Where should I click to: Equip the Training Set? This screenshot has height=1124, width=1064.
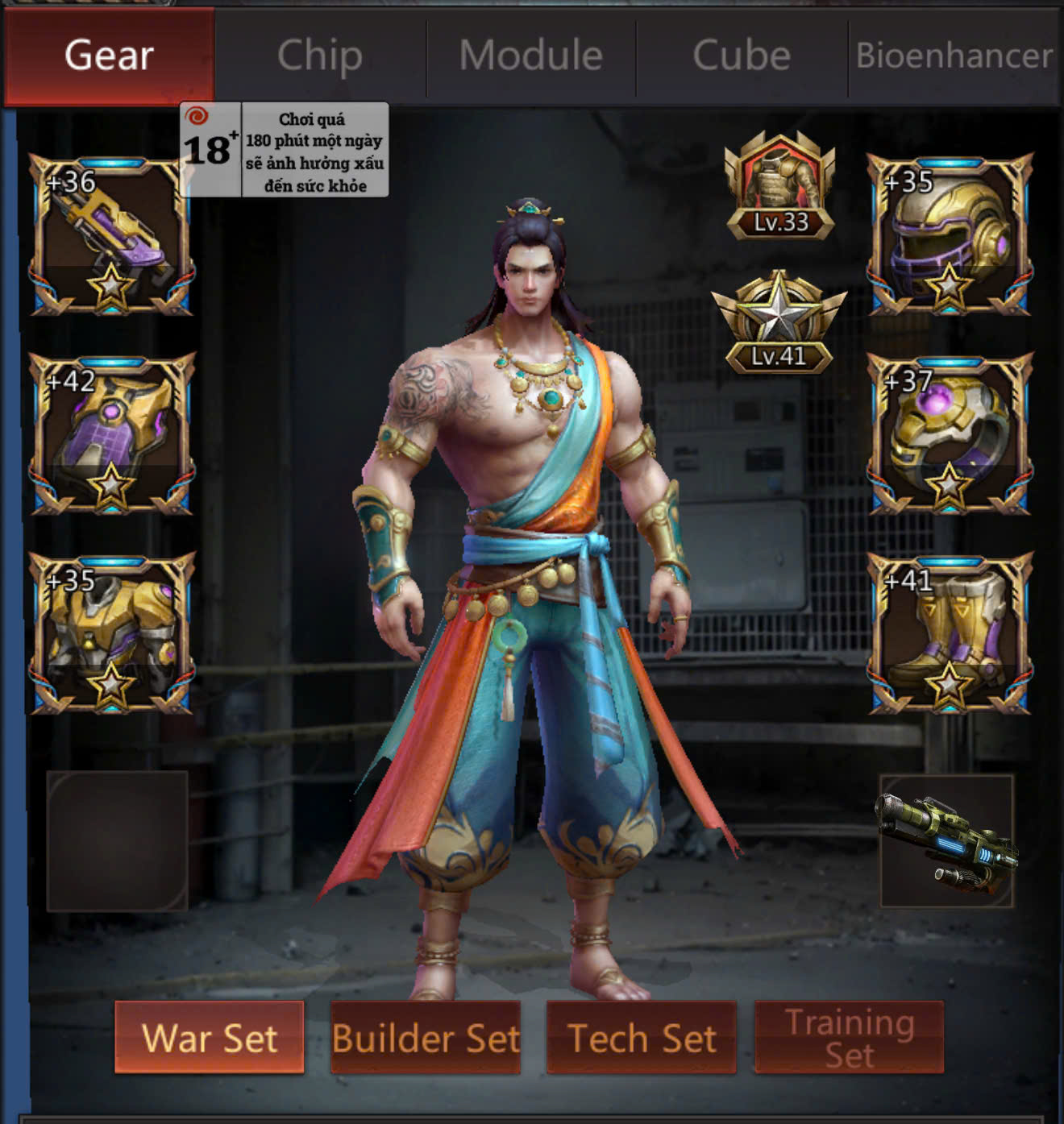[849, 1037]
